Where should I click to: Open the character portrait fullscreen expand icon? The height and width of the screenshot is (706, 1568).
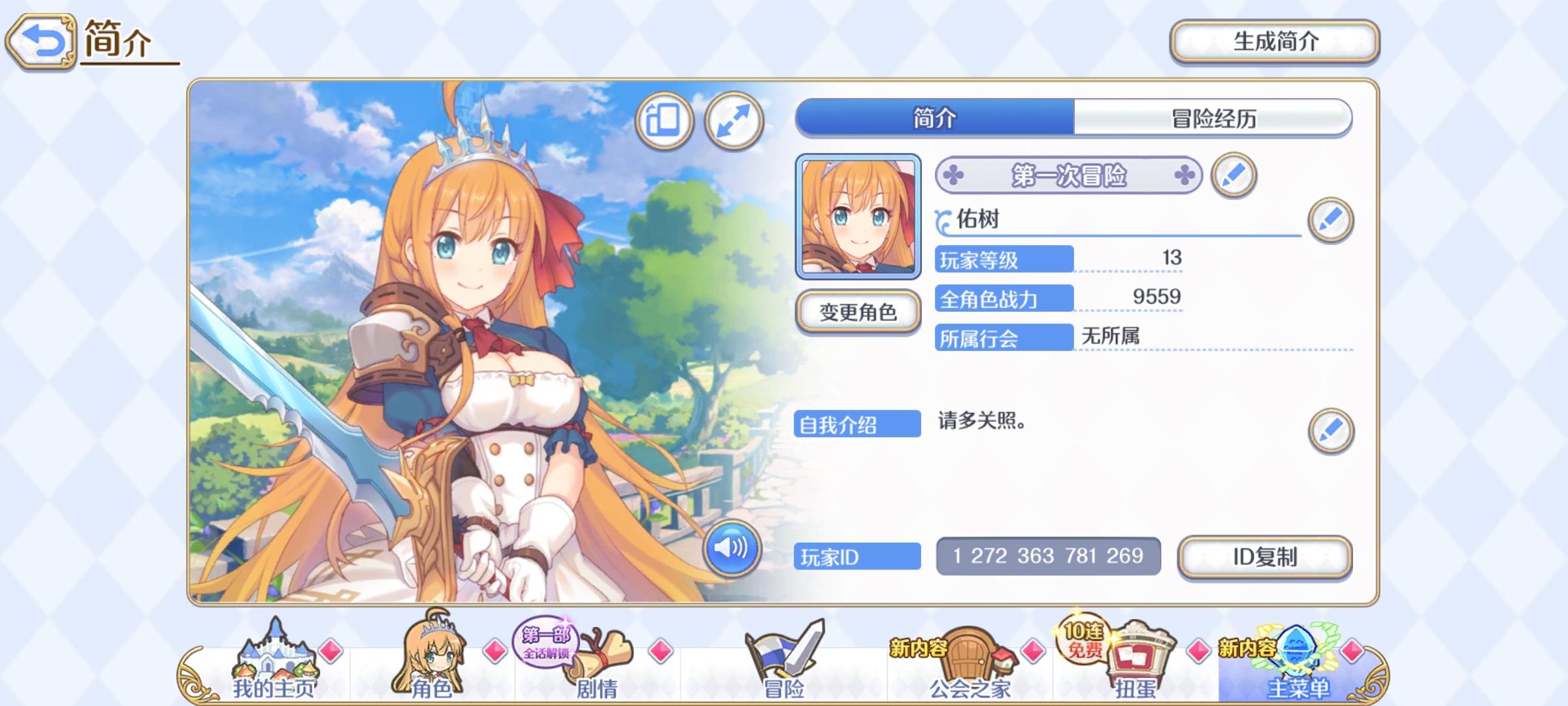coord(733,122)
